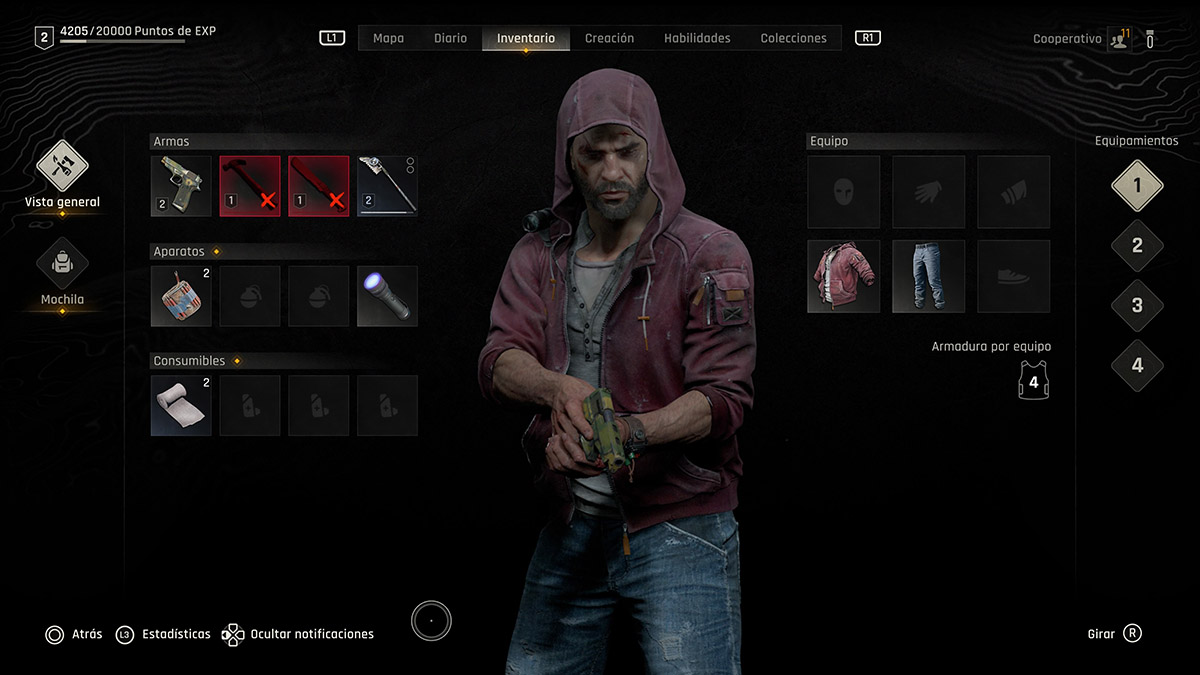Pick the bandage consumable slot

181,405
